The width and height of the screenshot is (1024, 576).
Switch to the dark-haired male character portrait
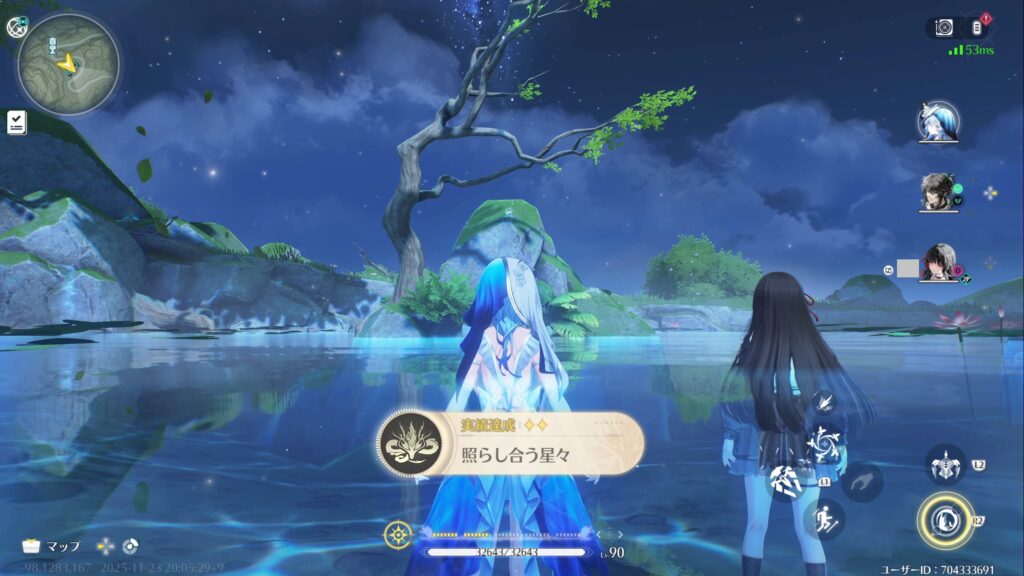point(939,192)
